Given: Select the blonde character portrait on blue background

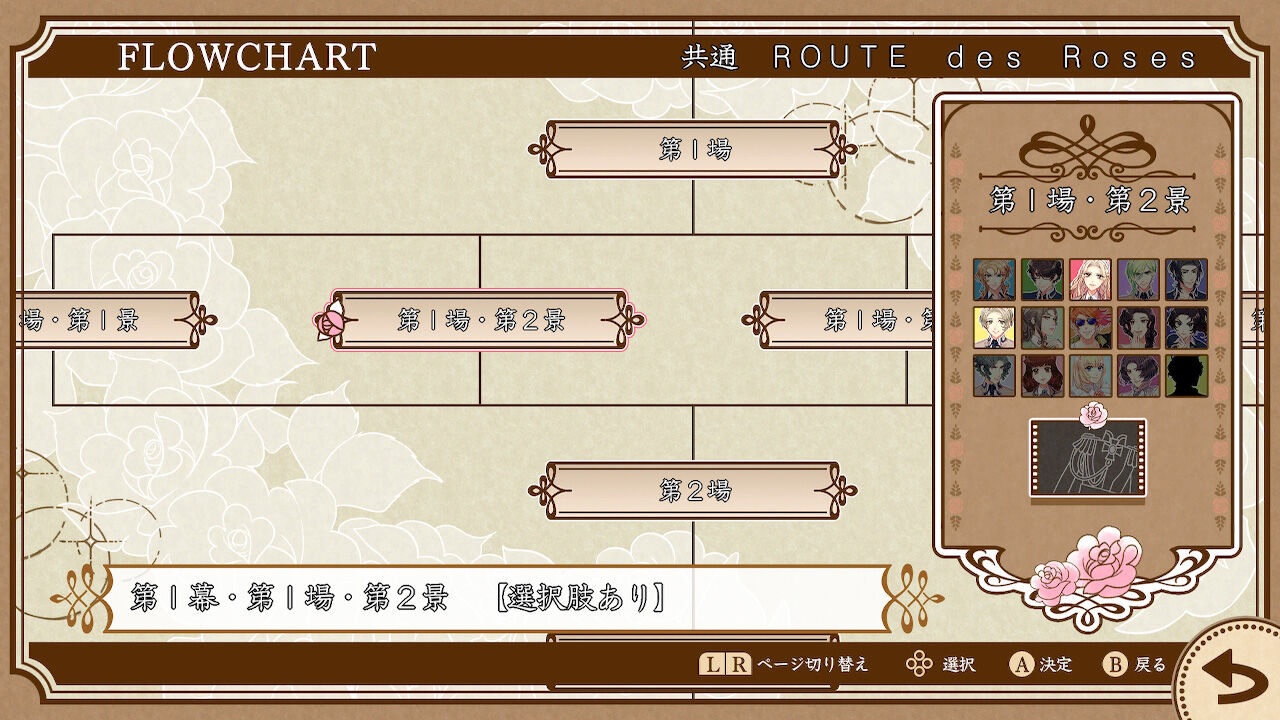Looking at the screenshot, I should [995, 280].
